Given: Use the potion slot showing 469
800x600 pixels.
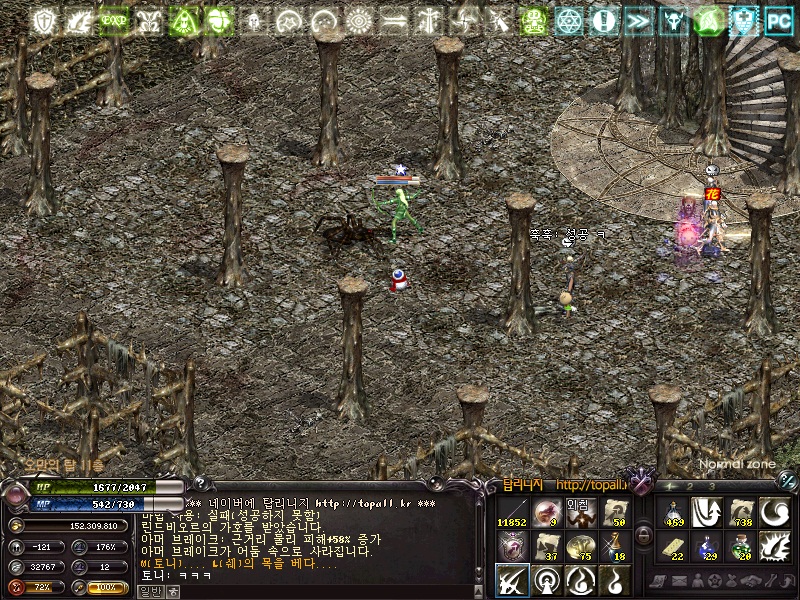Looking at the screenshot, I should [673, 514].
